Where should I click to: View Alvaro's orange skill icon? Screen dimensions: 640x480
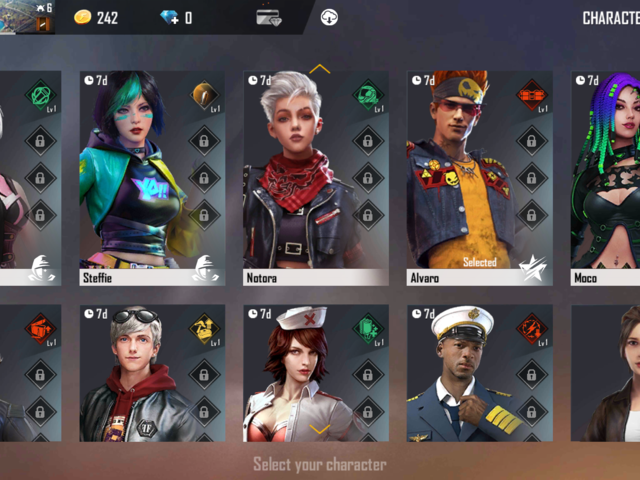pyautogui.click(x=531, y=96)
